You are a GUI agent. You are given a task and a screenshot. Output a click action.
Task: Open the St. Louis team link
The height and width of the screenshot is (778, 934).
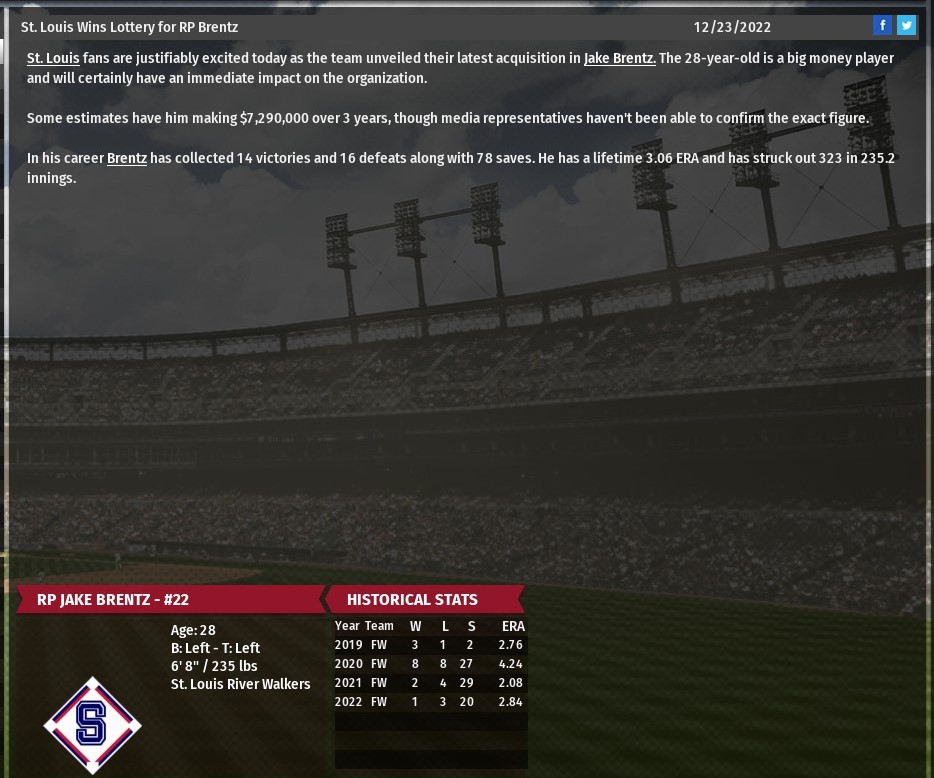point(53,58)
